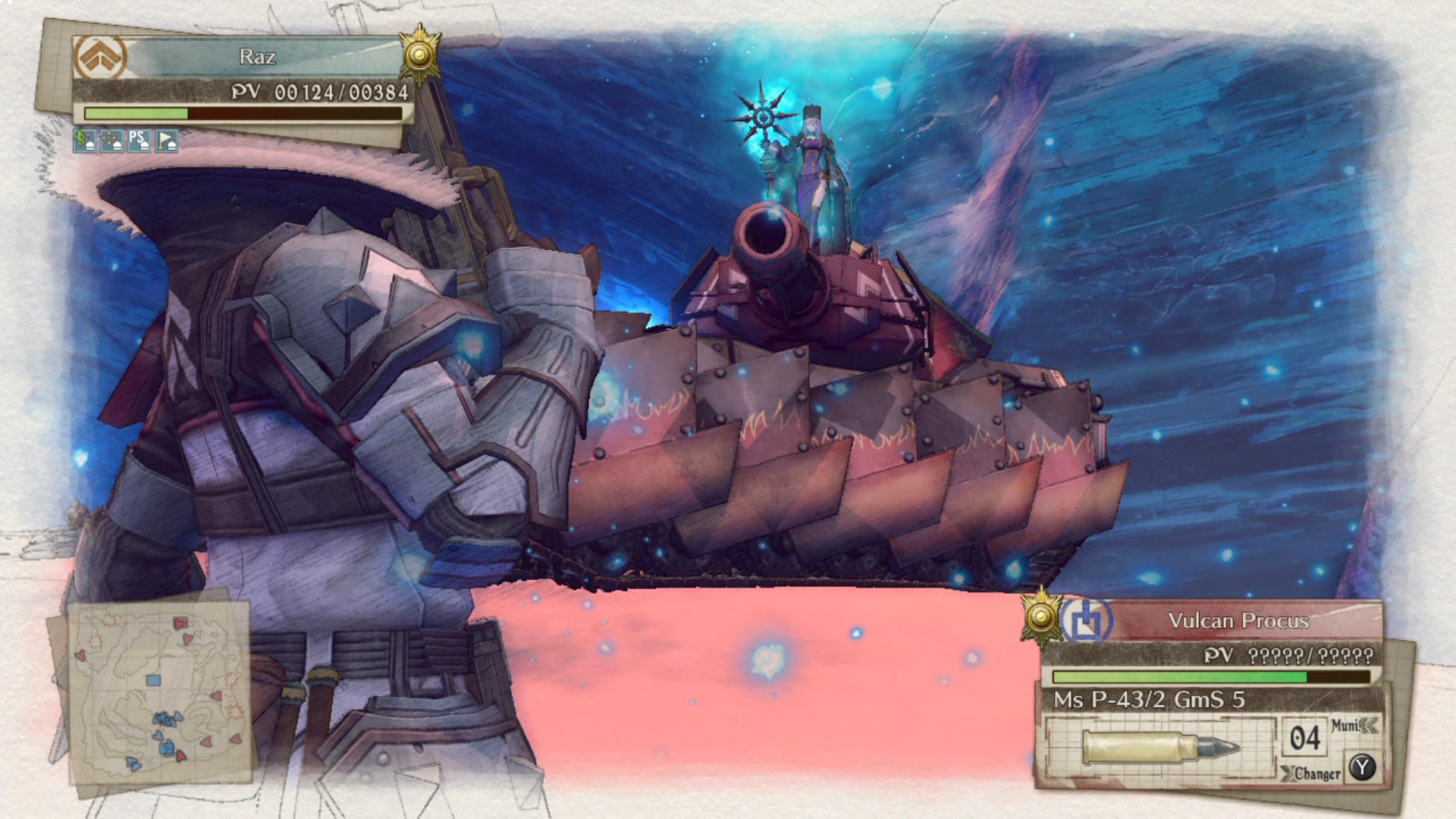The image size is (1456, 819).
Task: Select Raz's unit class emblem icon
Action: 101,55
